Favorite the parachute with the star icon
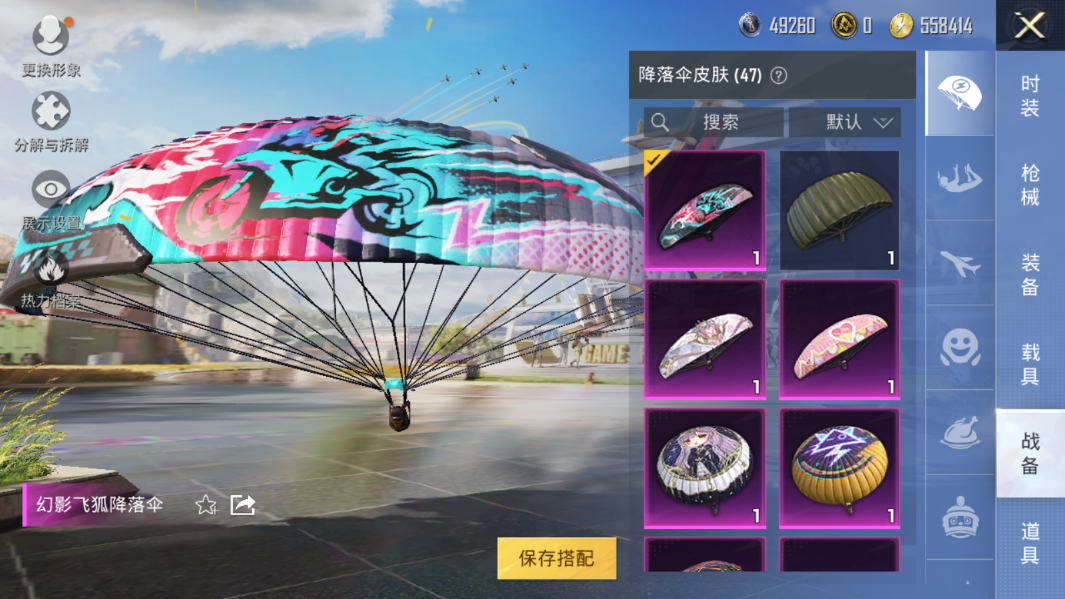 pyautogui.click(x=206, y=505)
